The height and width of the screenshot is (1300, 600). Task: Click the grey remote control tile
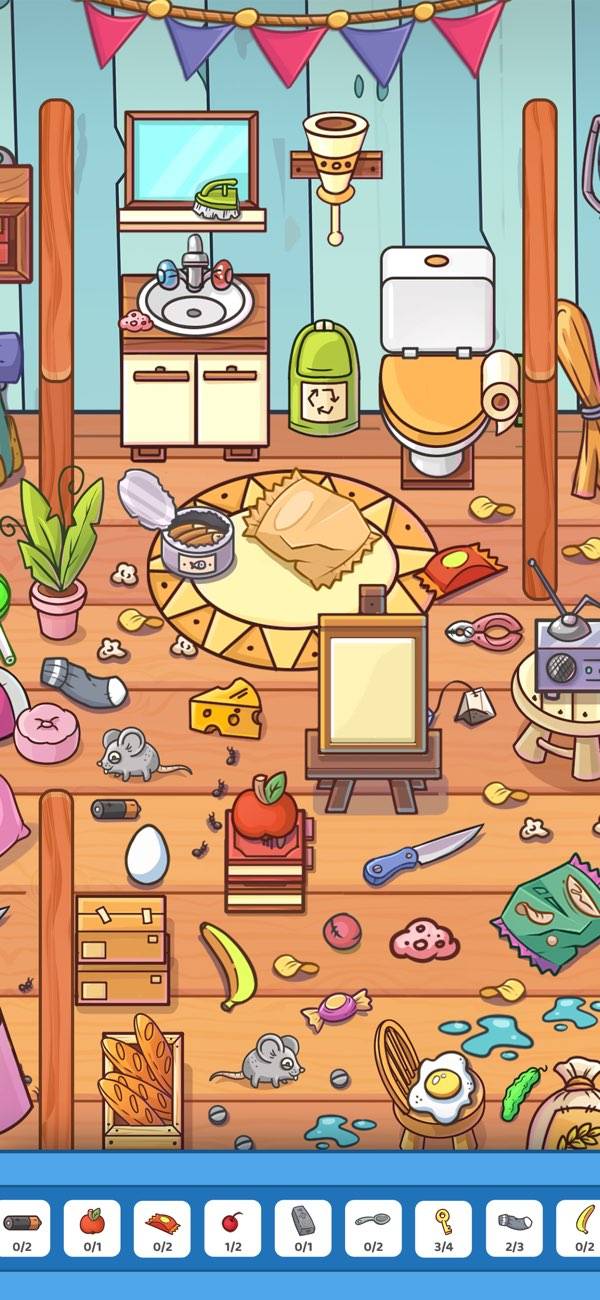pos(303,1228)
